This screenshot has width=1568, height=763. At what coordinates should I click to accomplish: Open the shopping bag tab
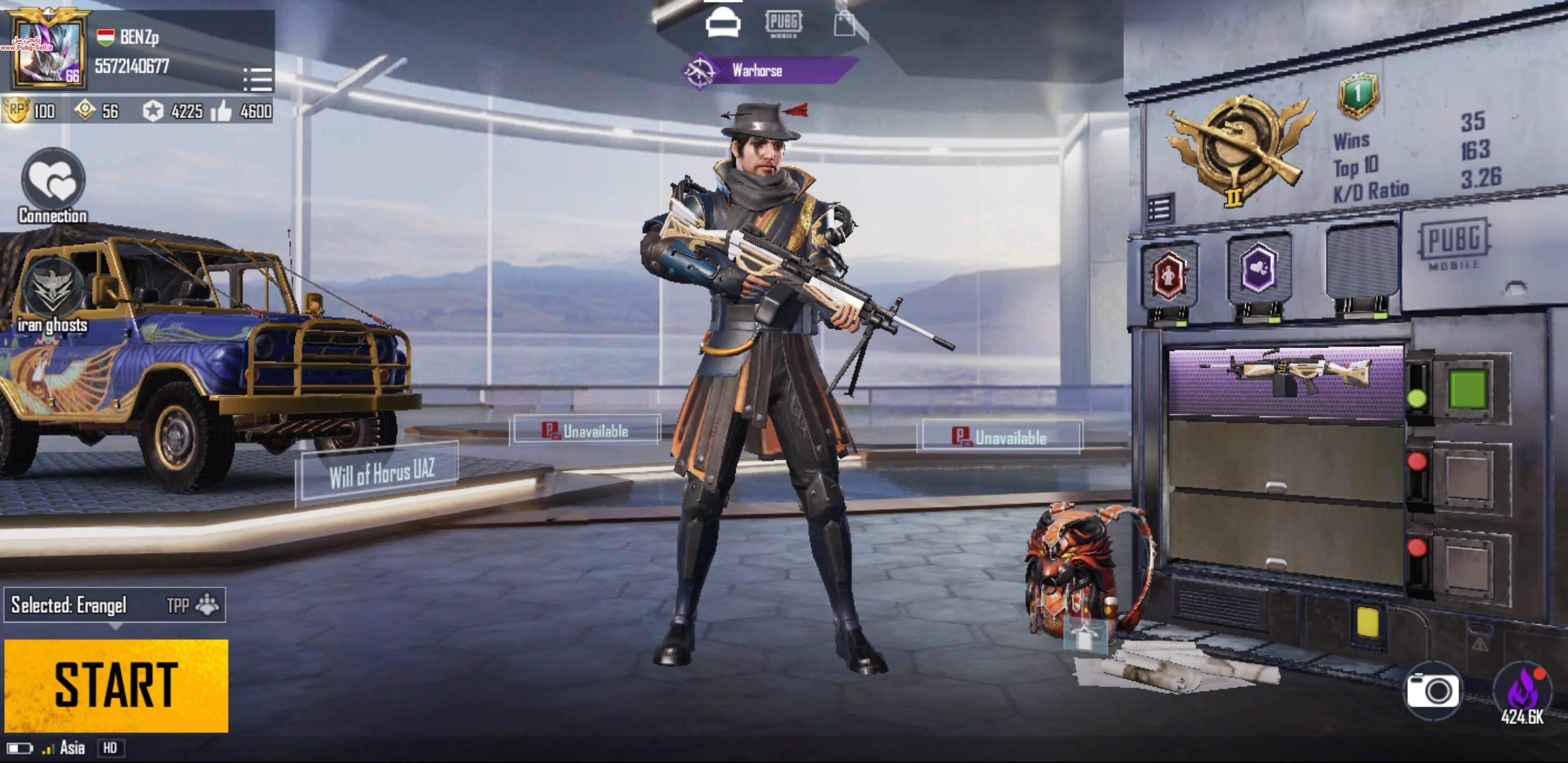pos(844,24)
